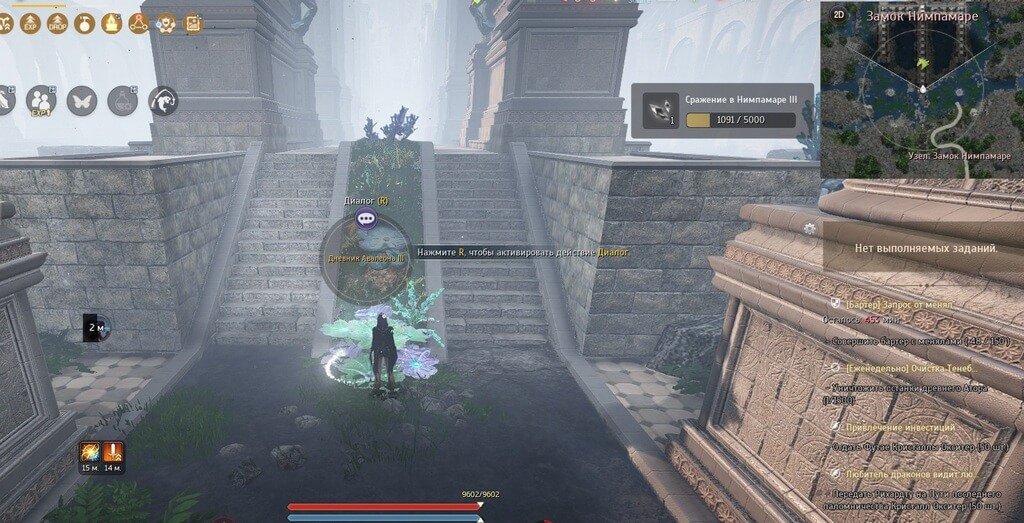Select the potion flask icon
This screenshot has width=1024, height=523.
[x=122, y=100]
